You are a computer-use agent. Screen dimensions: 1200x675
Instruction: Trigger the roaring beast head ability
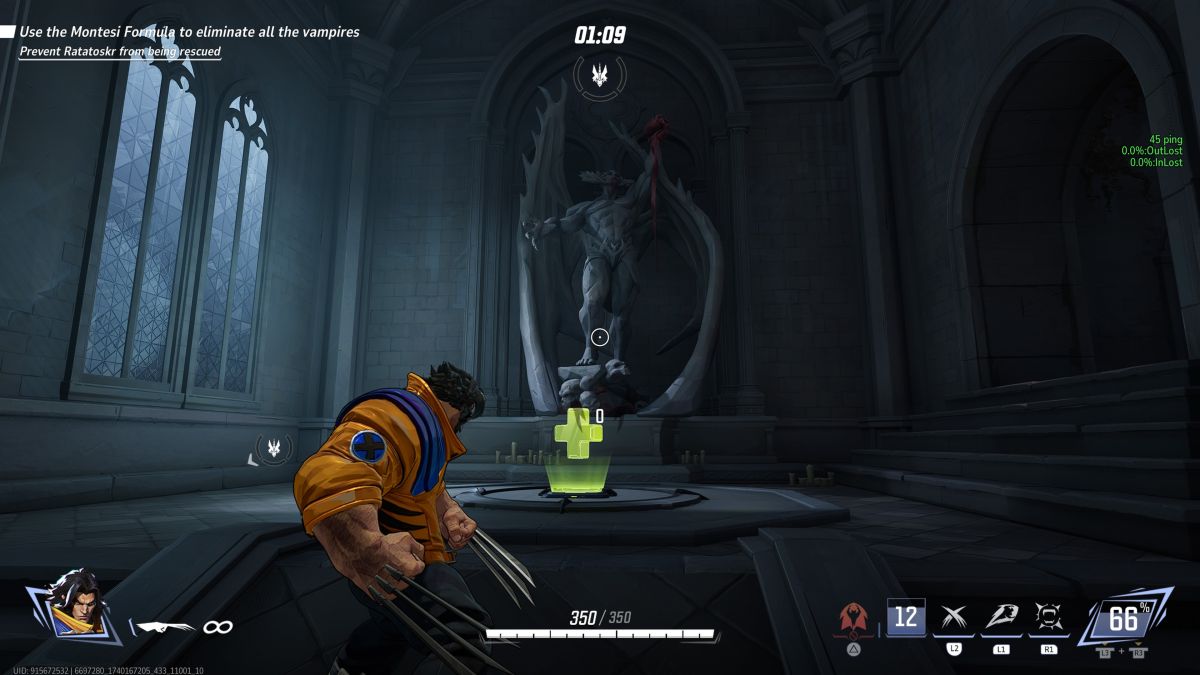[x=1001, y=617]
